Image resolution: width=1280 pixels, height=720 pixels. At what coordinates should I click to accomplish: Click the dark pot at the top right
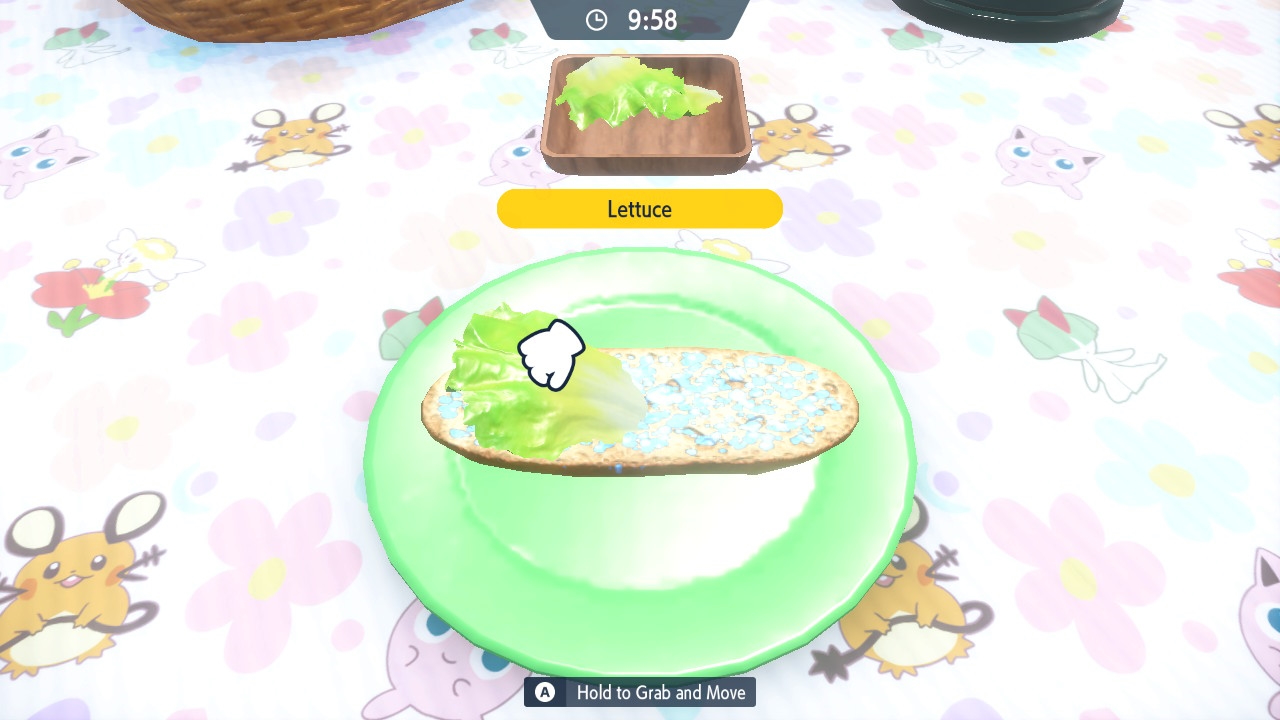click(1010, 15)
